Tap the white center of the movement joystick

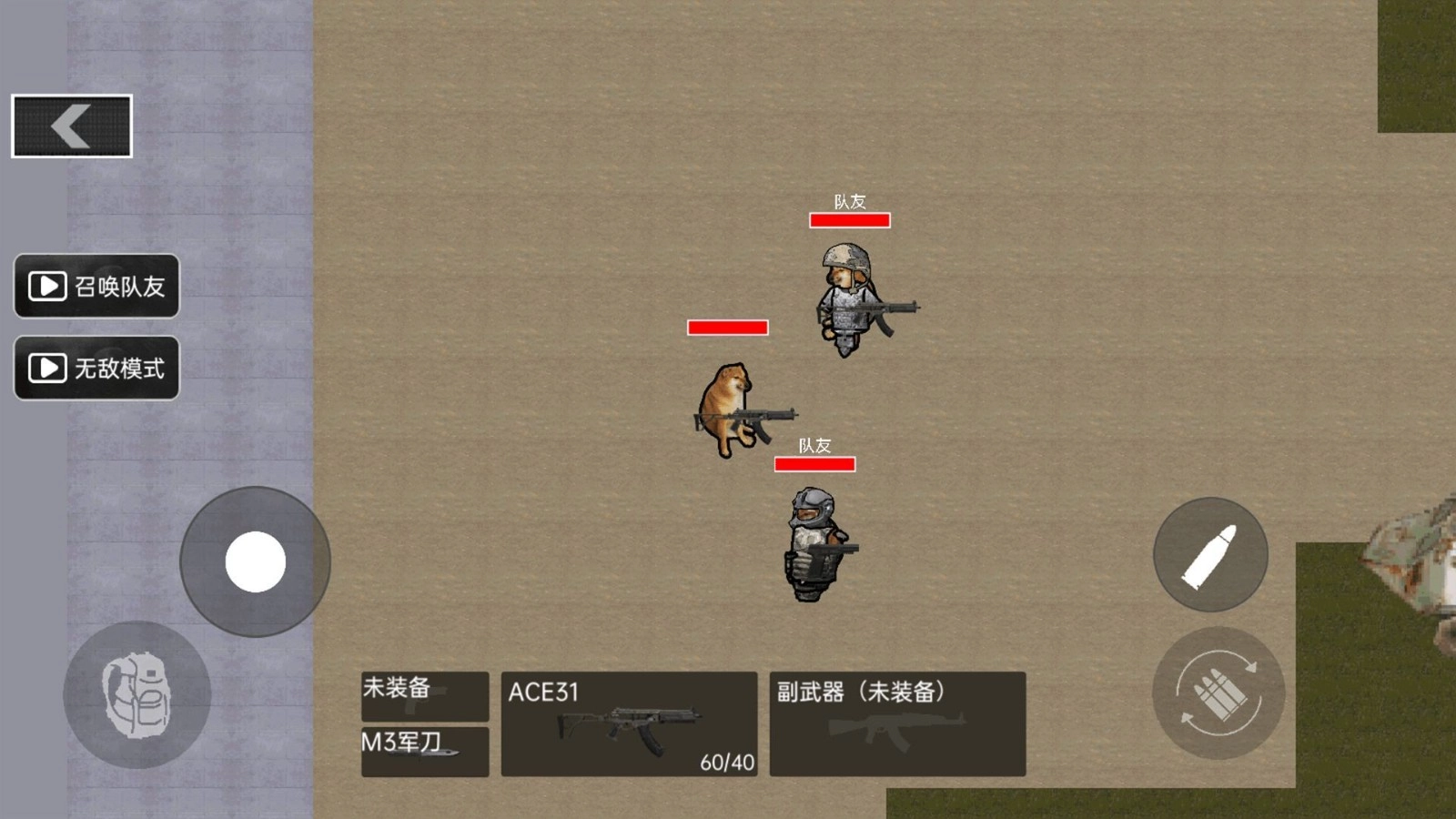tap(255, 562)
